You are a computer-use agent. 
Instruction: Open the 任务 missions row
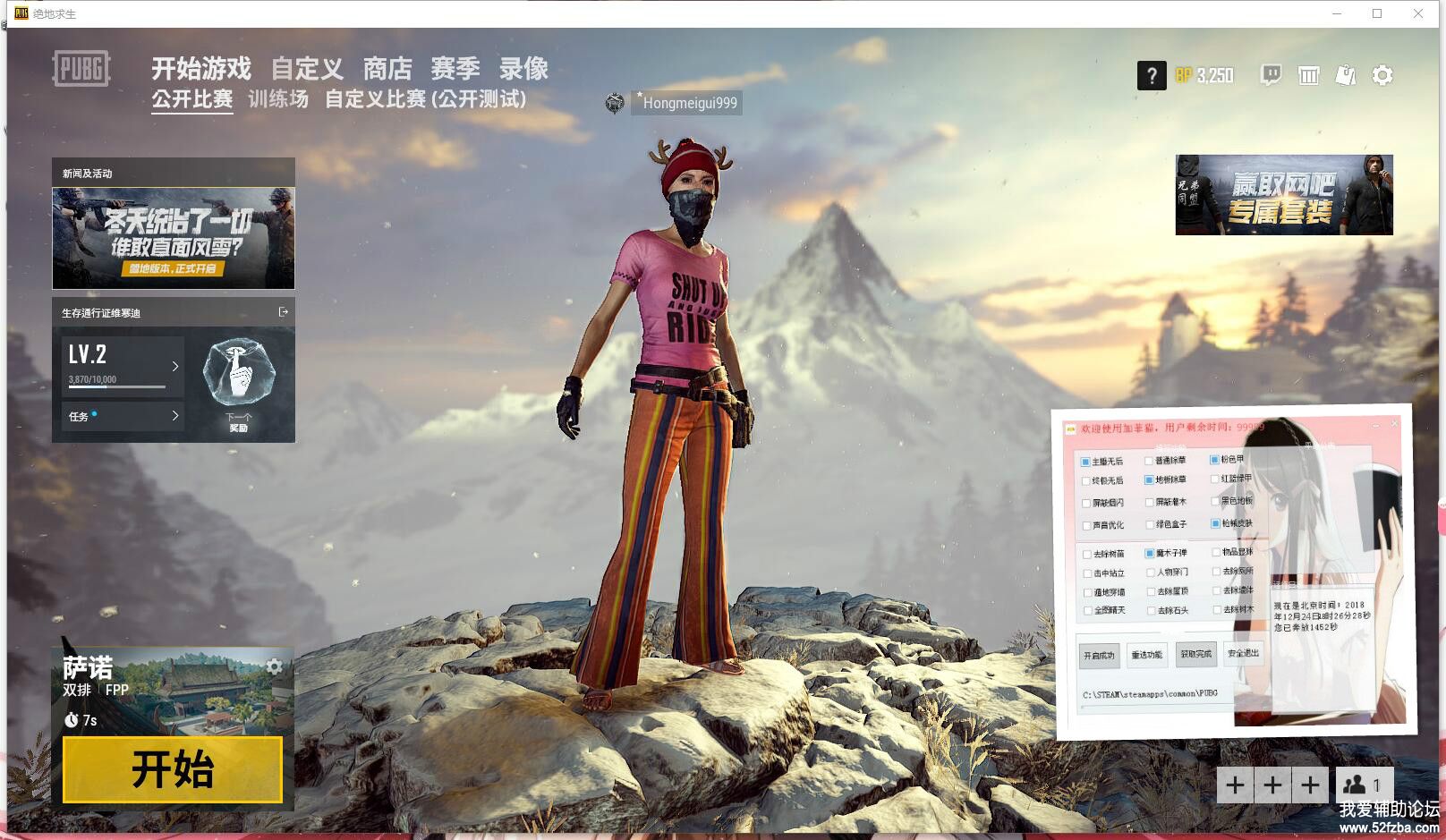[x=123, y=416]
